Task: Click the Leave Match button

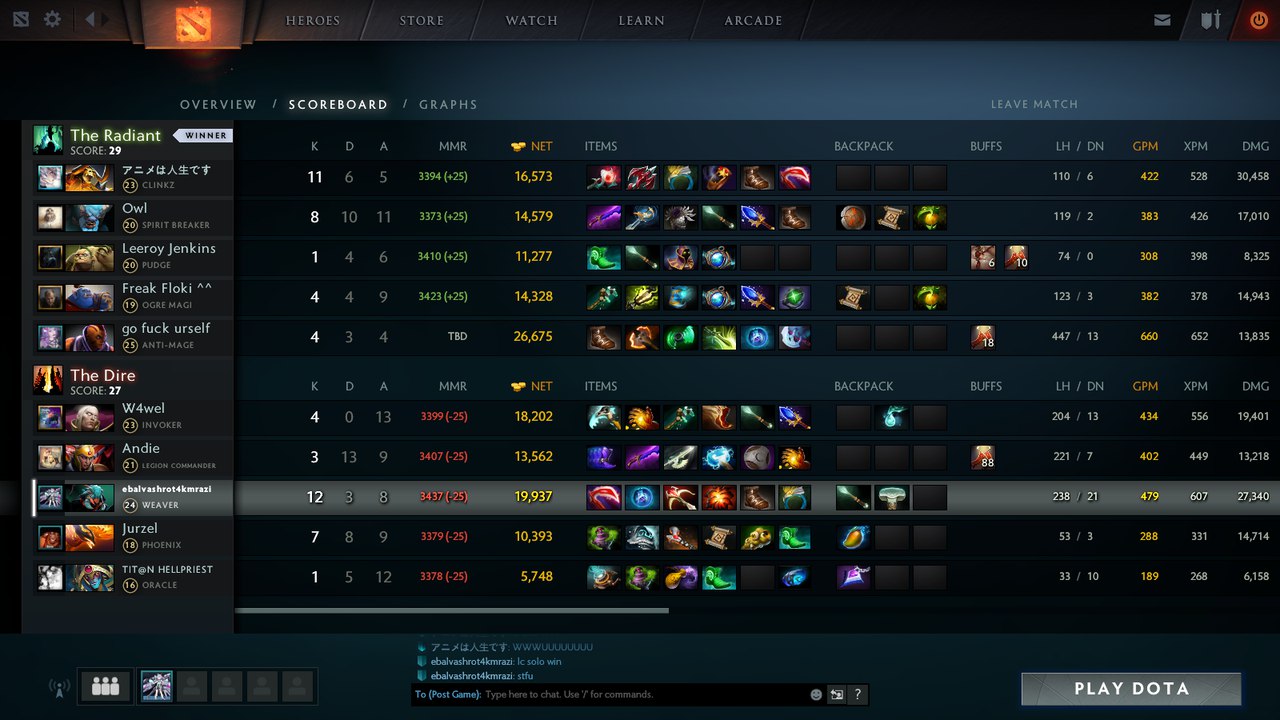Action: coord(1034,104)
